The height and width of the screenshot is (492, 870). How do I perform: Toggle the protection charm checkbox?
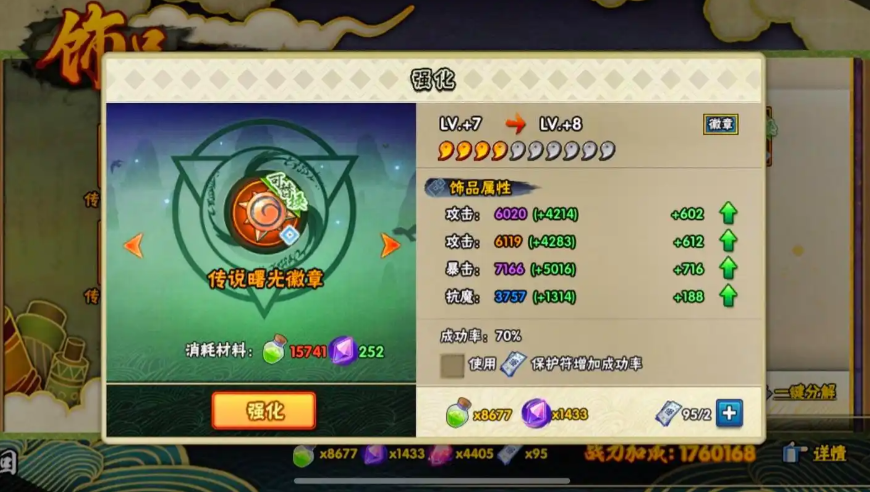[x=453, y=364]
